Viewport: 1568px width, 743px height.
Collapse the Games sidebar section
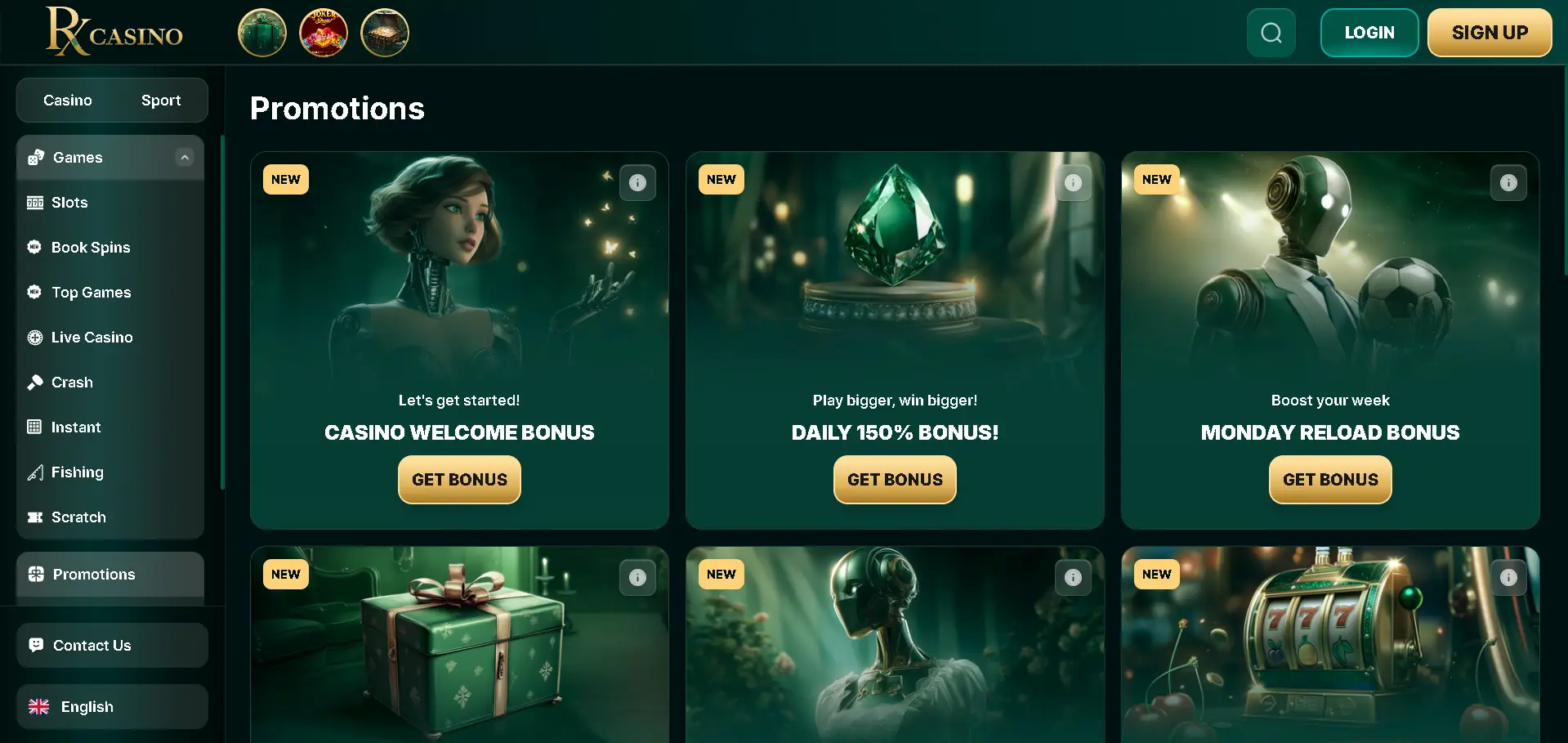185,157
